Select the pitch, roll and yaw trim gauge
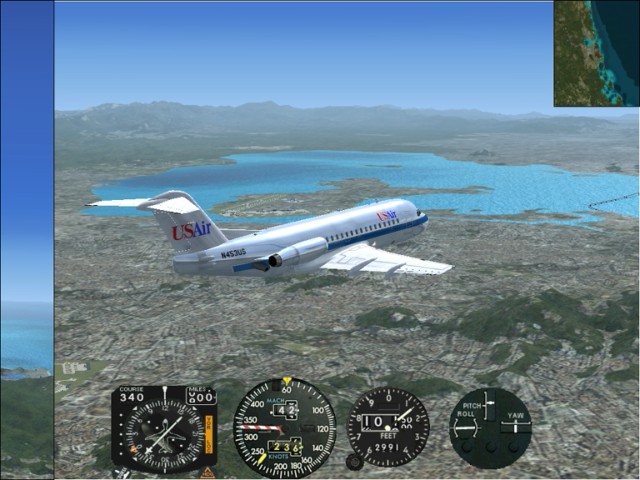 489,428
